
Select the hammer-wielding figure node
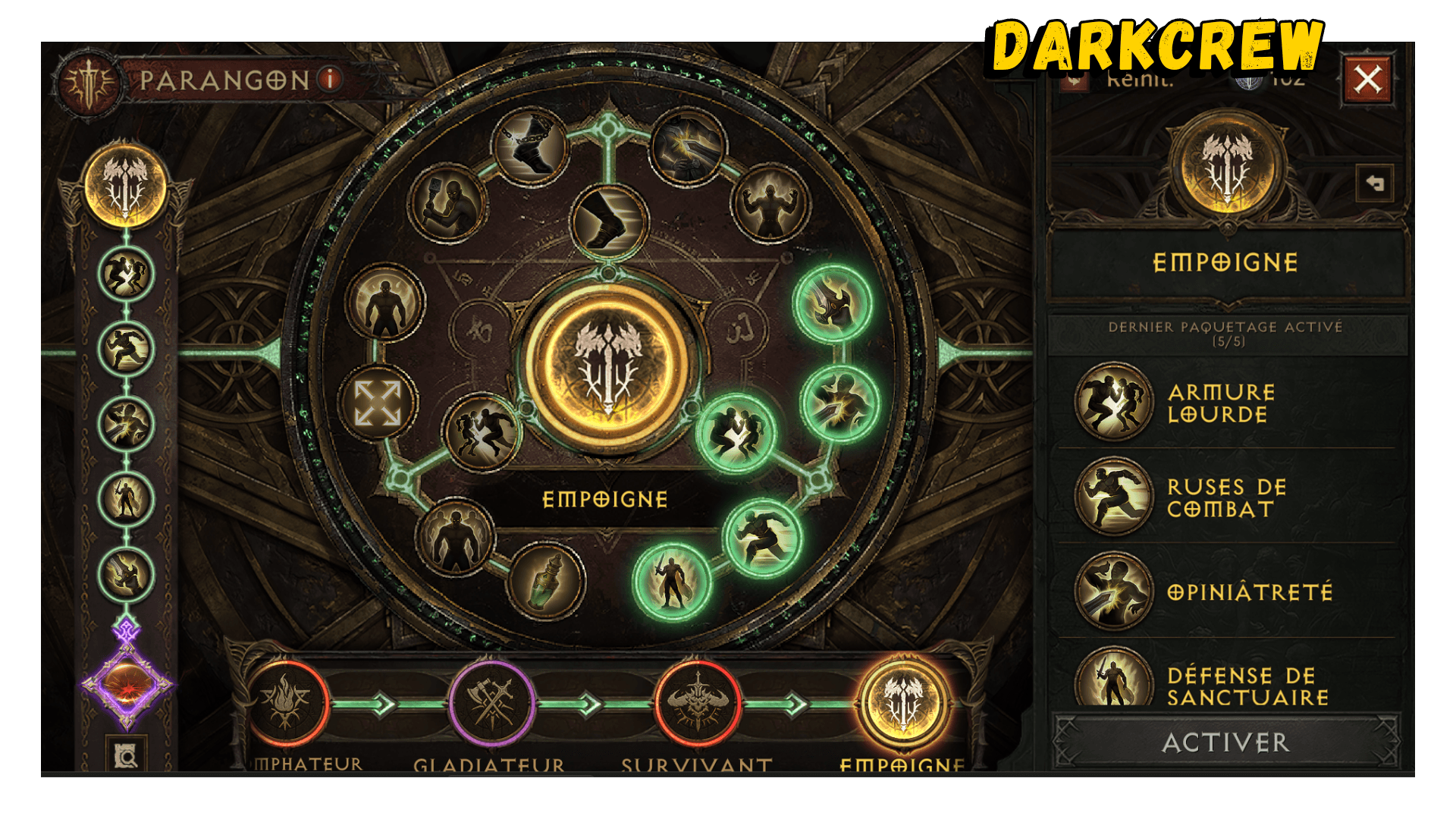pos(447,202)
